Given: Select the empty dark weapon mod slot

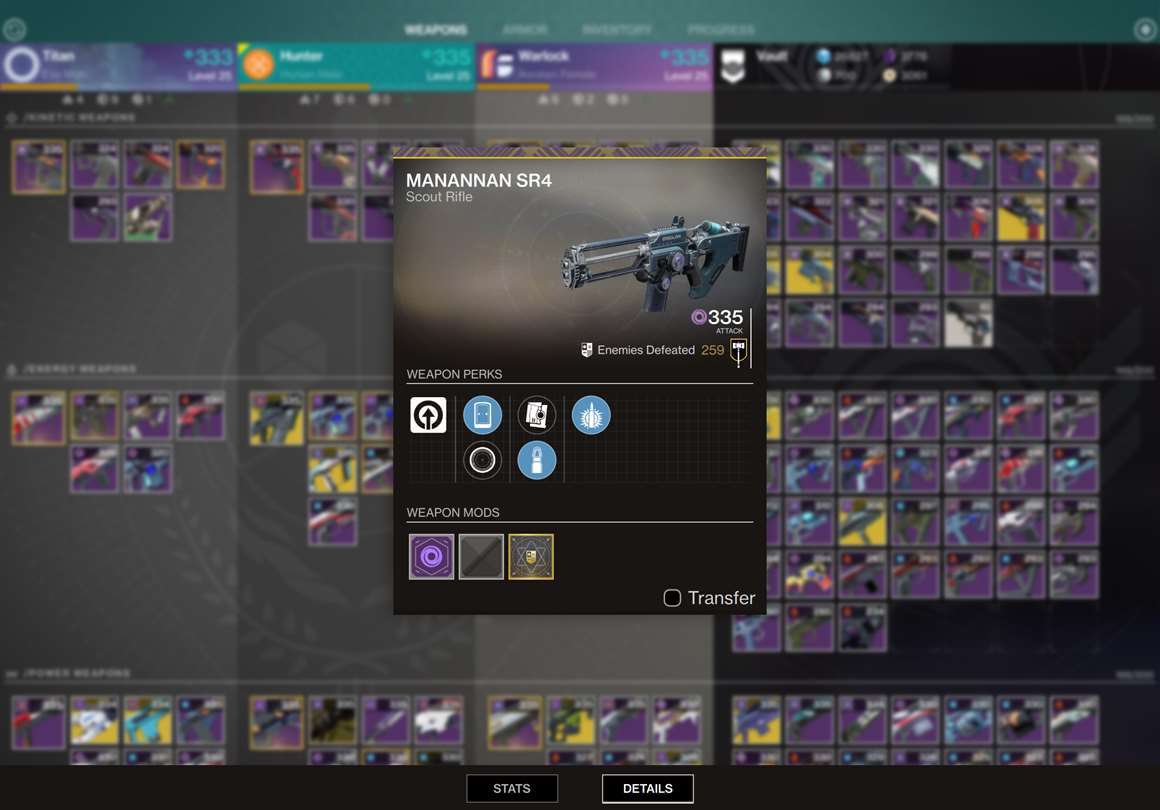Looking at the screenshot, I should click(481, 557).
